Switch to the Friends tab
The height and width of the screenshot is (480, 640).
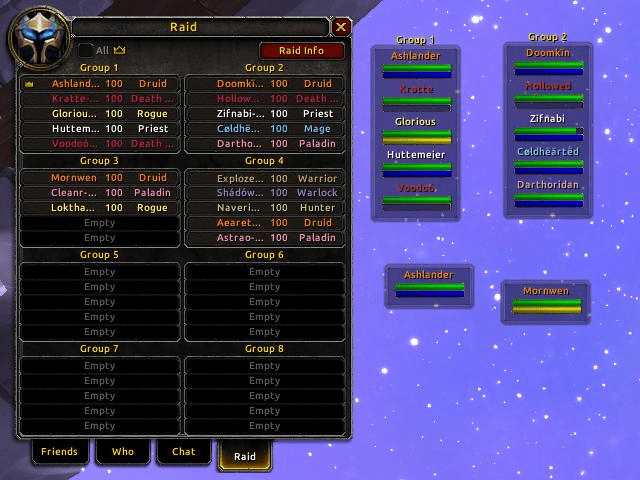pos(59,452)
